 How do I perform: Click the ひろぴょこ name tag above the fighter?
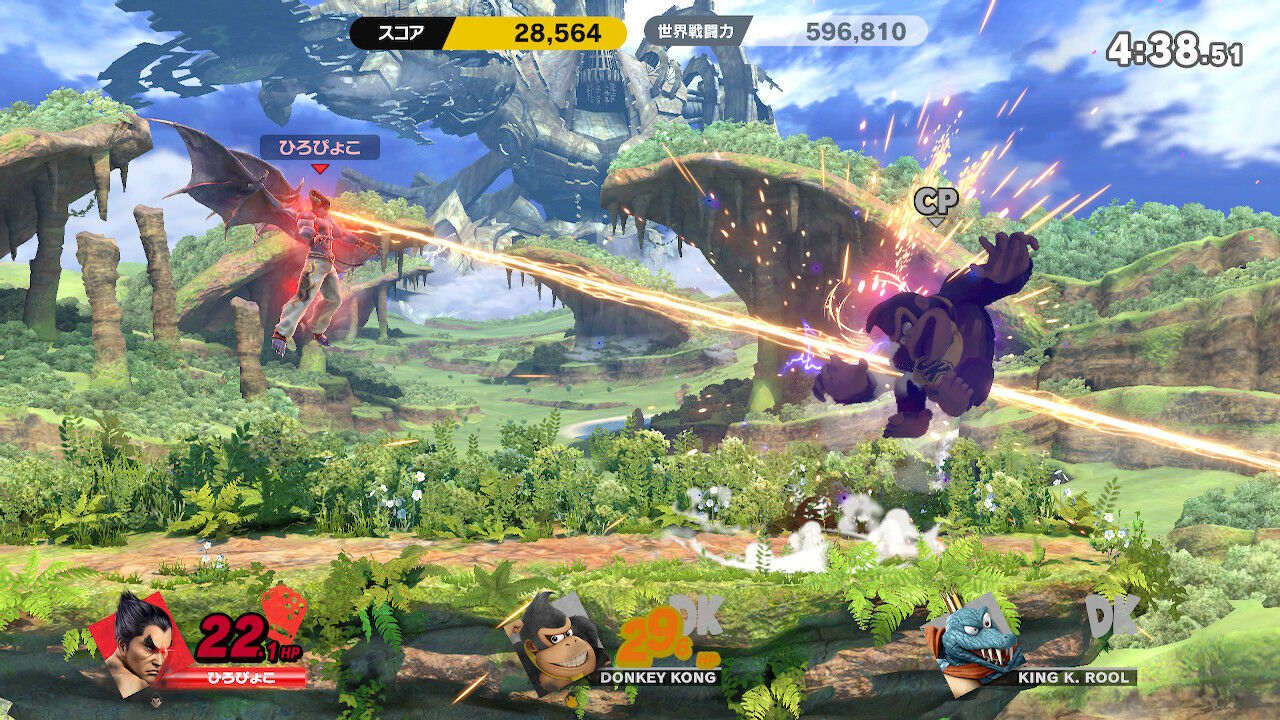tap(320, 148)
